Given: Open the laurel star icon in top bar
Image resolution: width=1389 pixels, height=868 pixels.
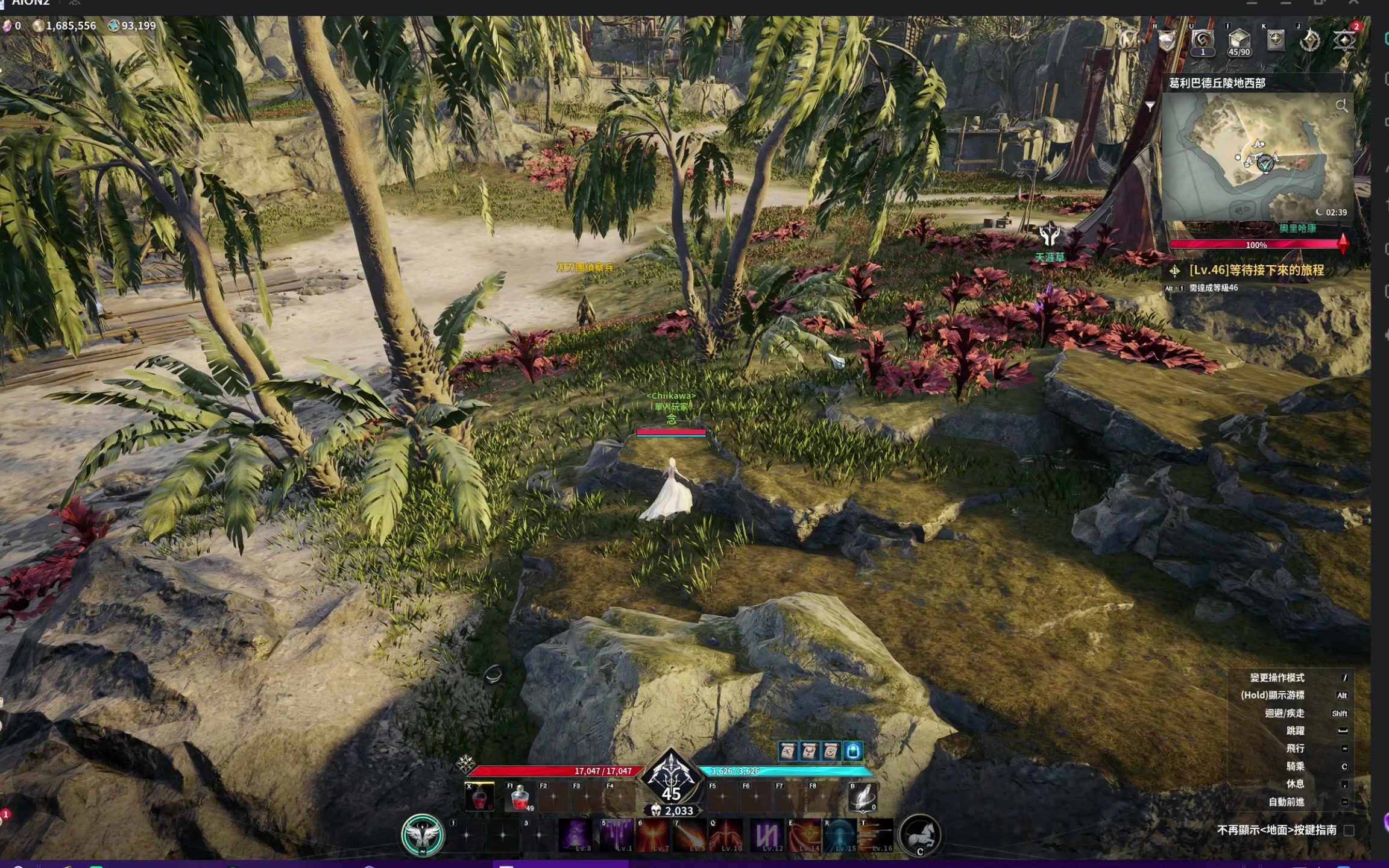Looking at the screenshot, I should [x=1309, y=41].
